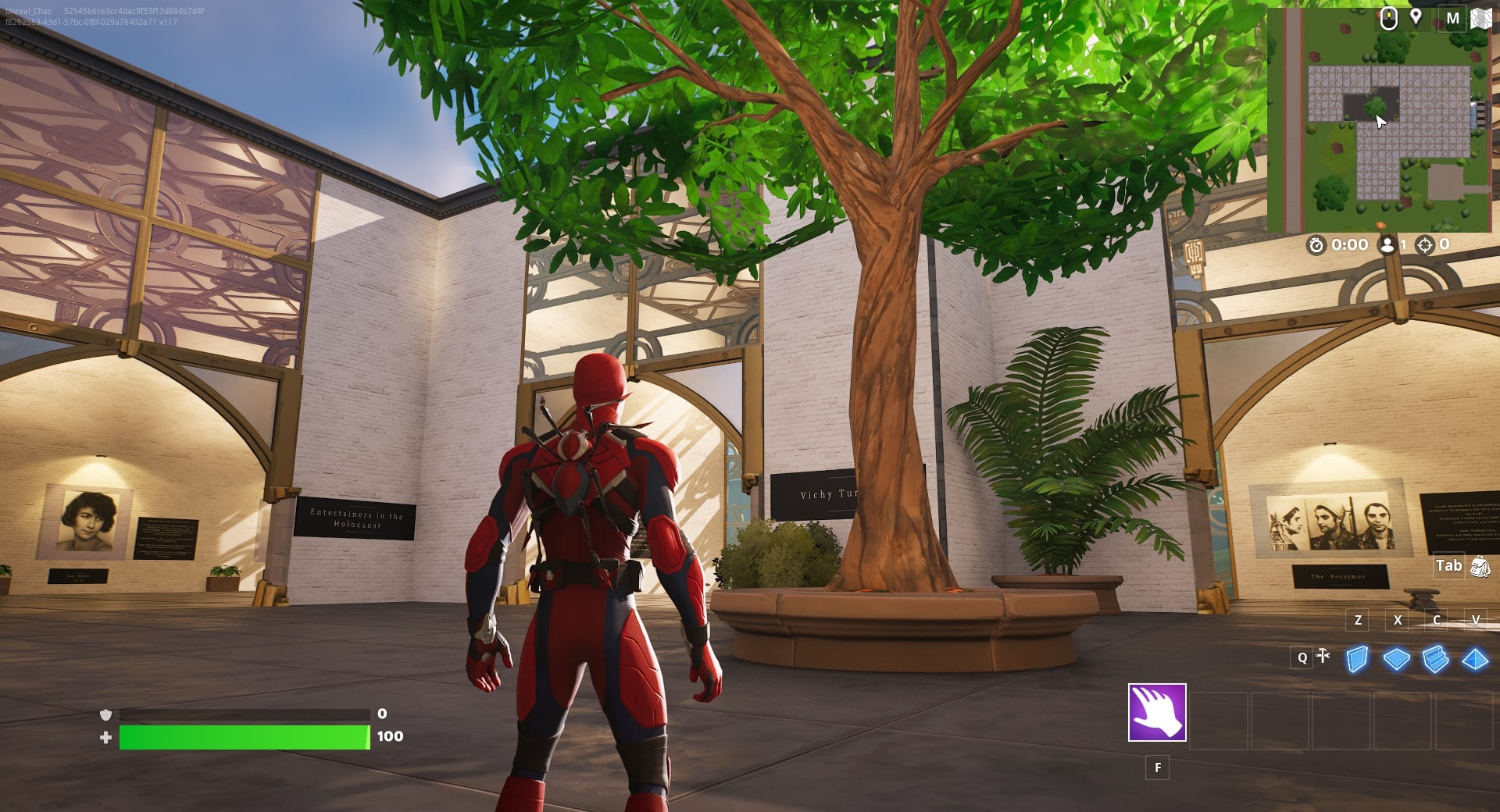The height and width of the screenshot is (812, 1500).
Task: Open the backpack inventory icon
Action: 1480,566
